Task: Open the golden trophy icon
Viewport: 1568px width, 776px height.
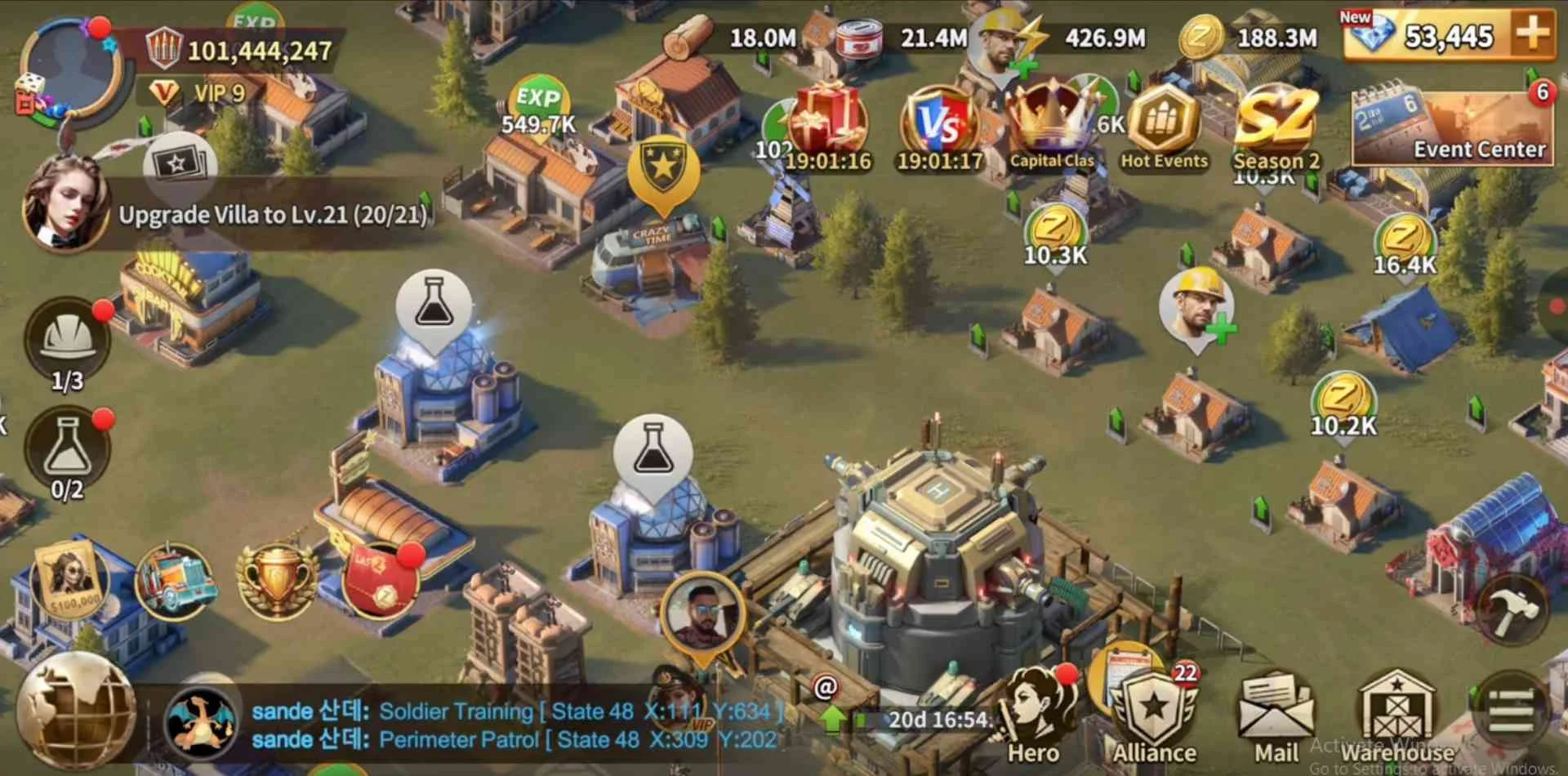Action: coord(276,582)
